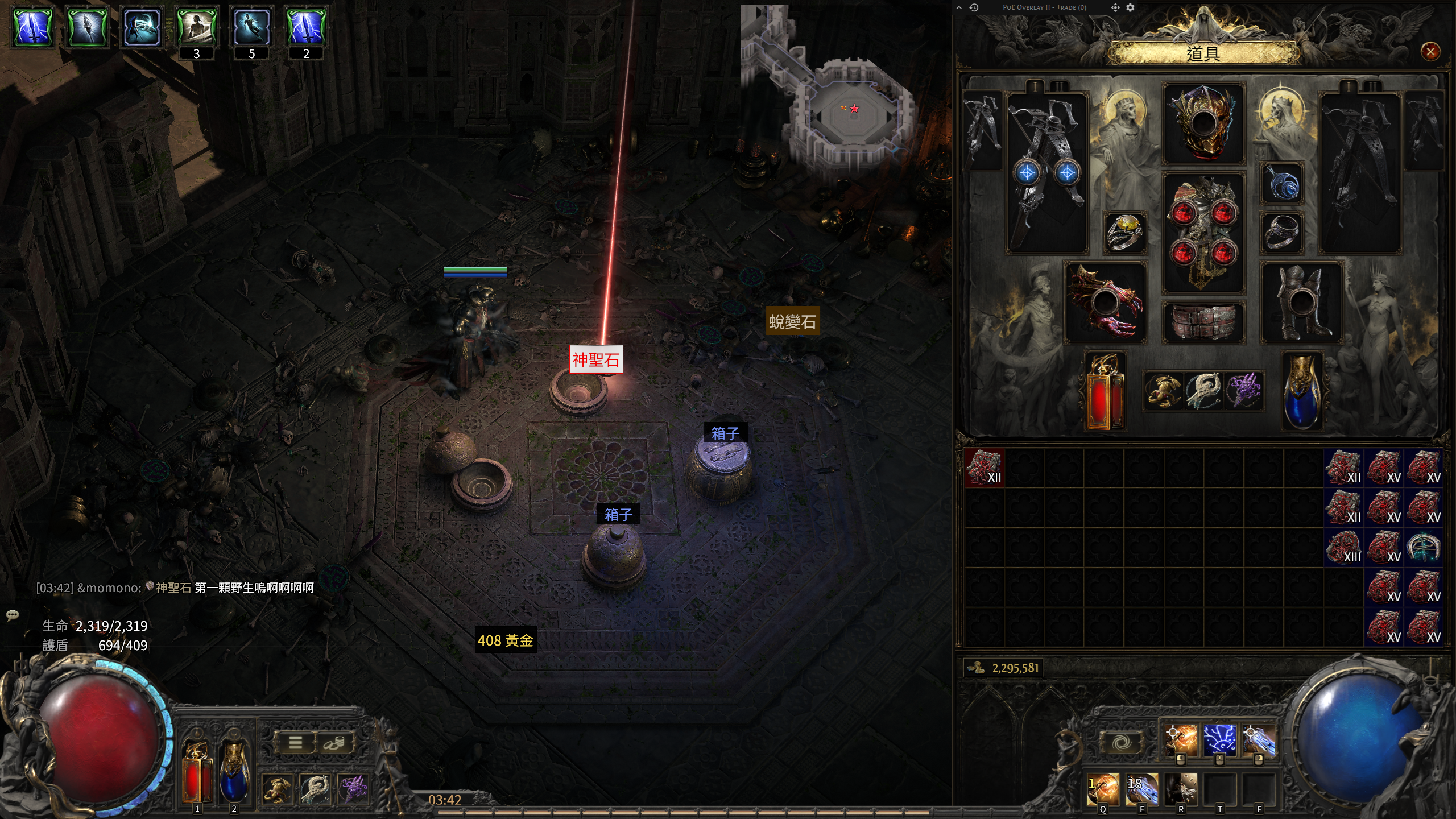Close the inventory panel with the red X

click(x=1430, y=52)
